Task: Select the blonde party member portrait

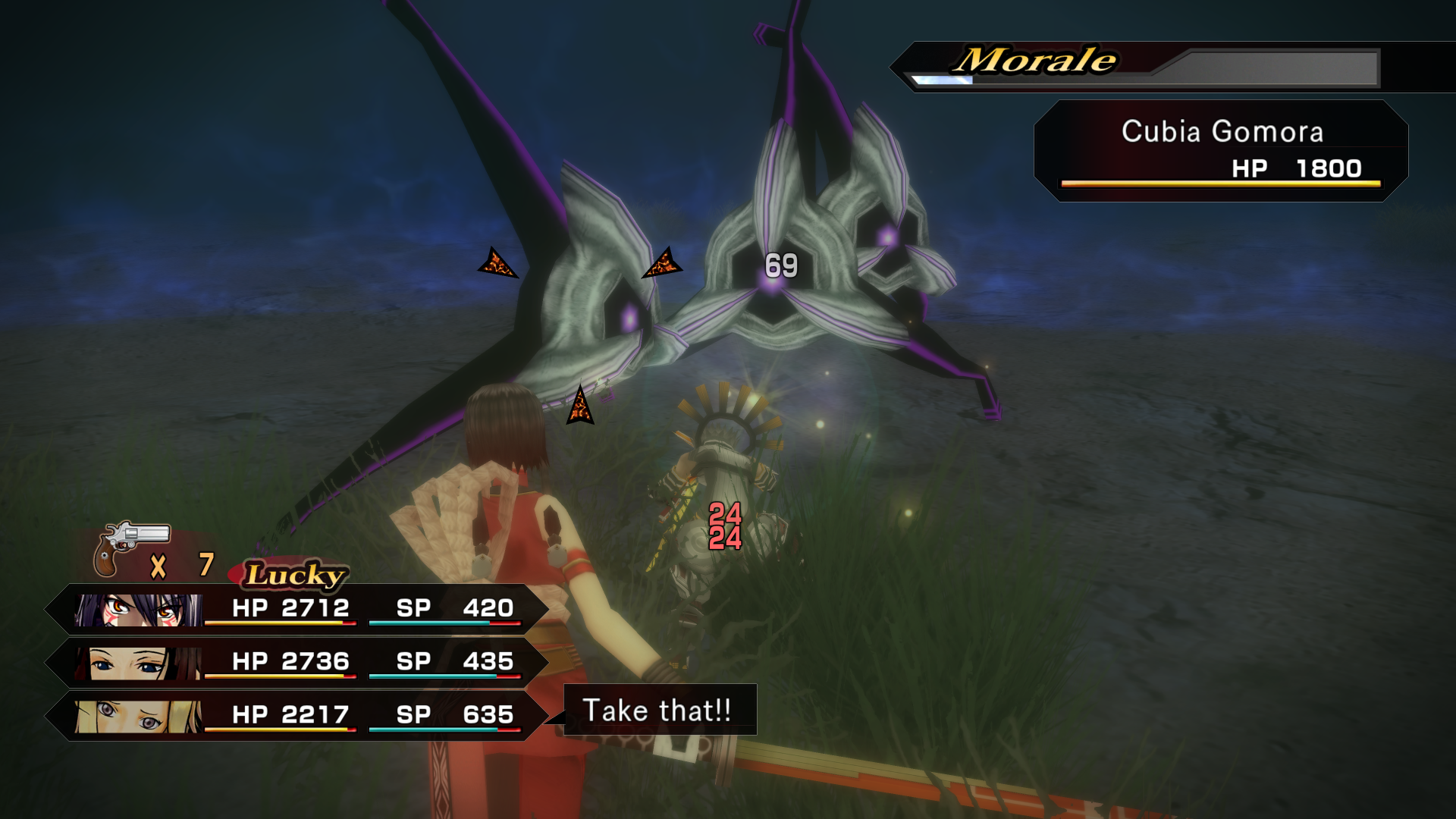Action: 138,716
